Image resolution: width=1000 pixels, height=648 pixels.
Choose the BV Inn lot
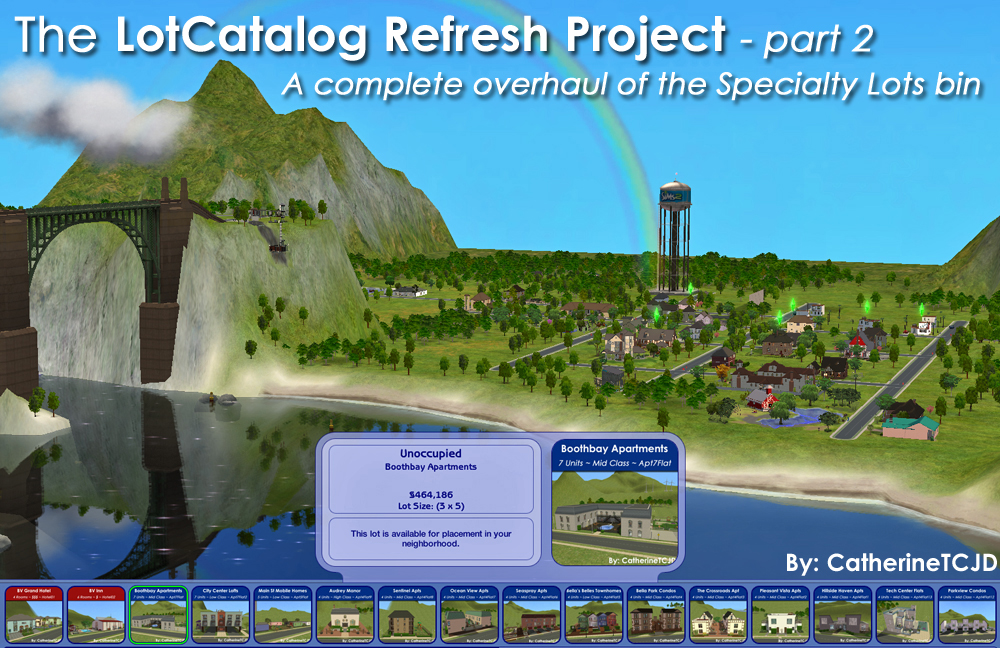96,614
